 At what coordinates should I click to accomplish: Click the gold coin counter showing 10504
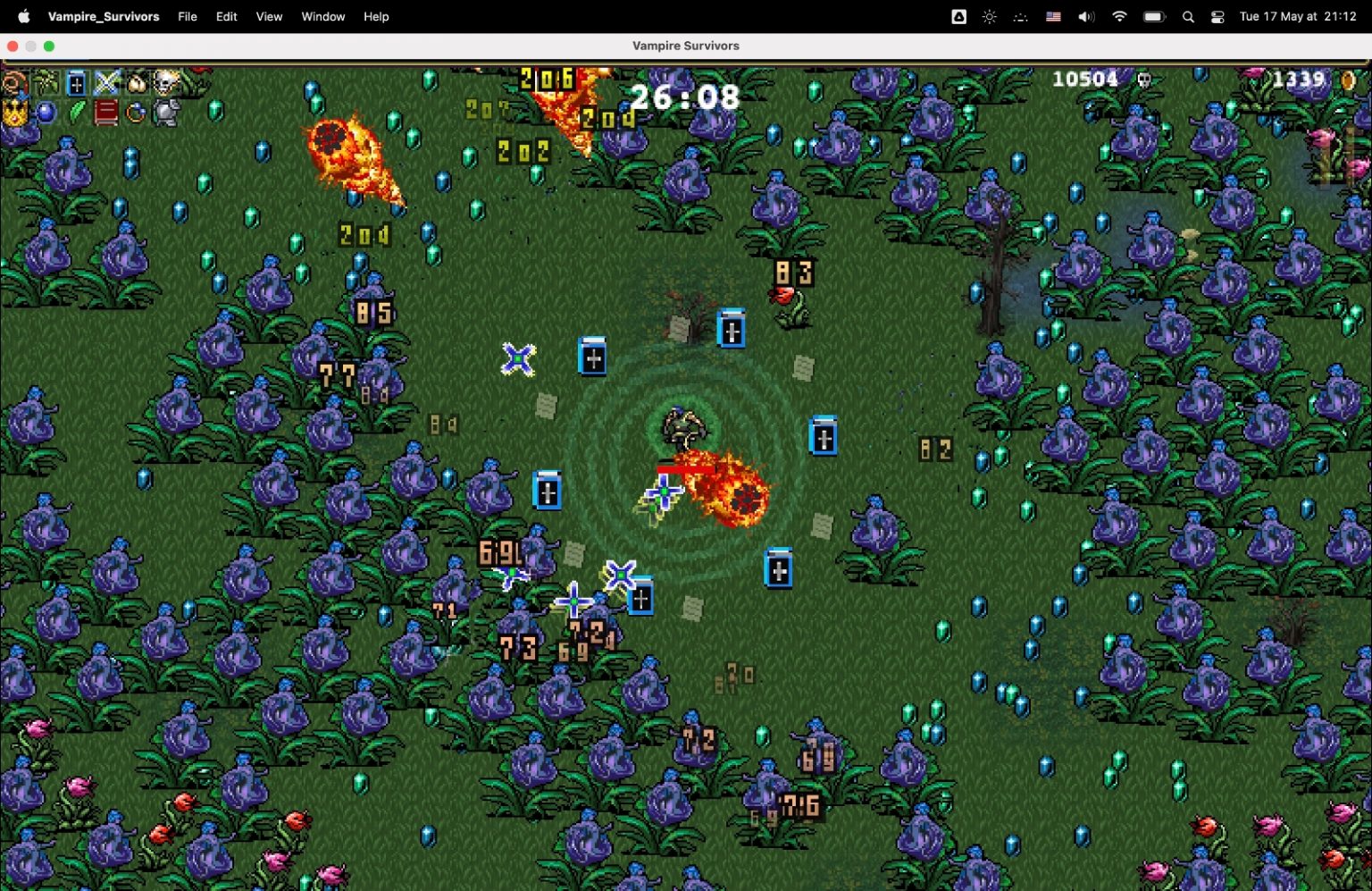1083,80
